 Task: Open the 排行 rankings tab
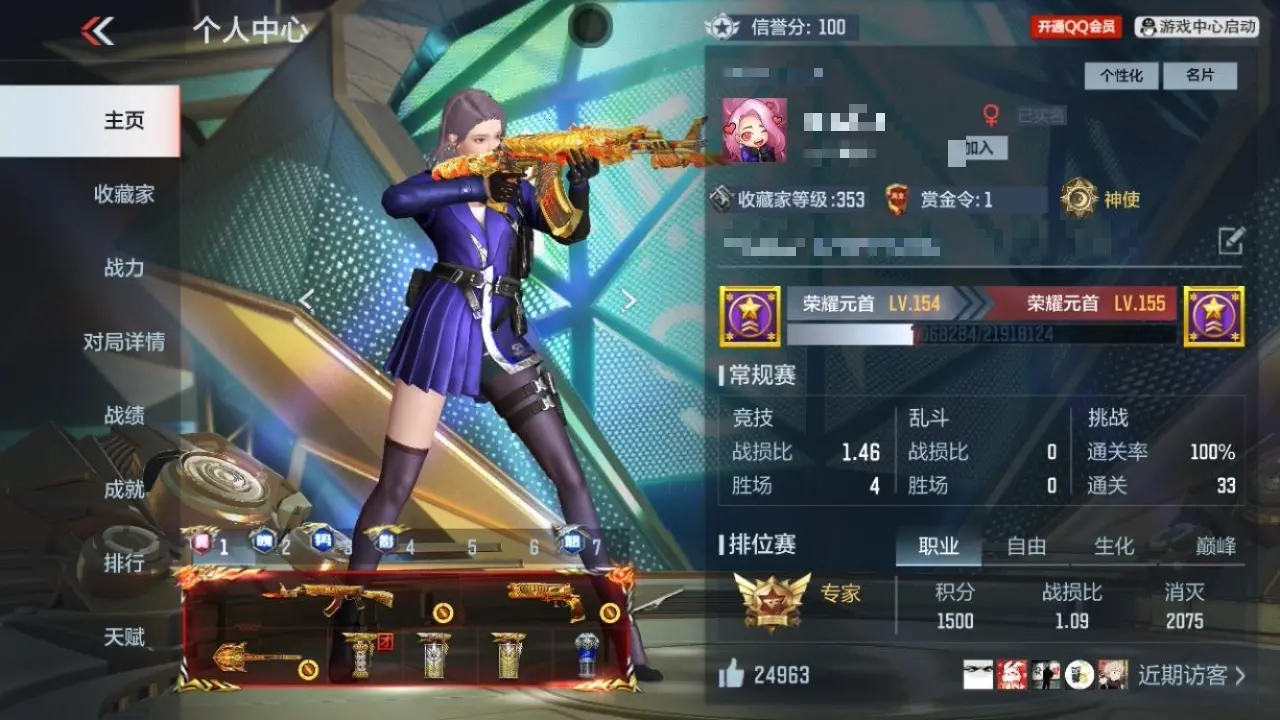pos(124,563)
